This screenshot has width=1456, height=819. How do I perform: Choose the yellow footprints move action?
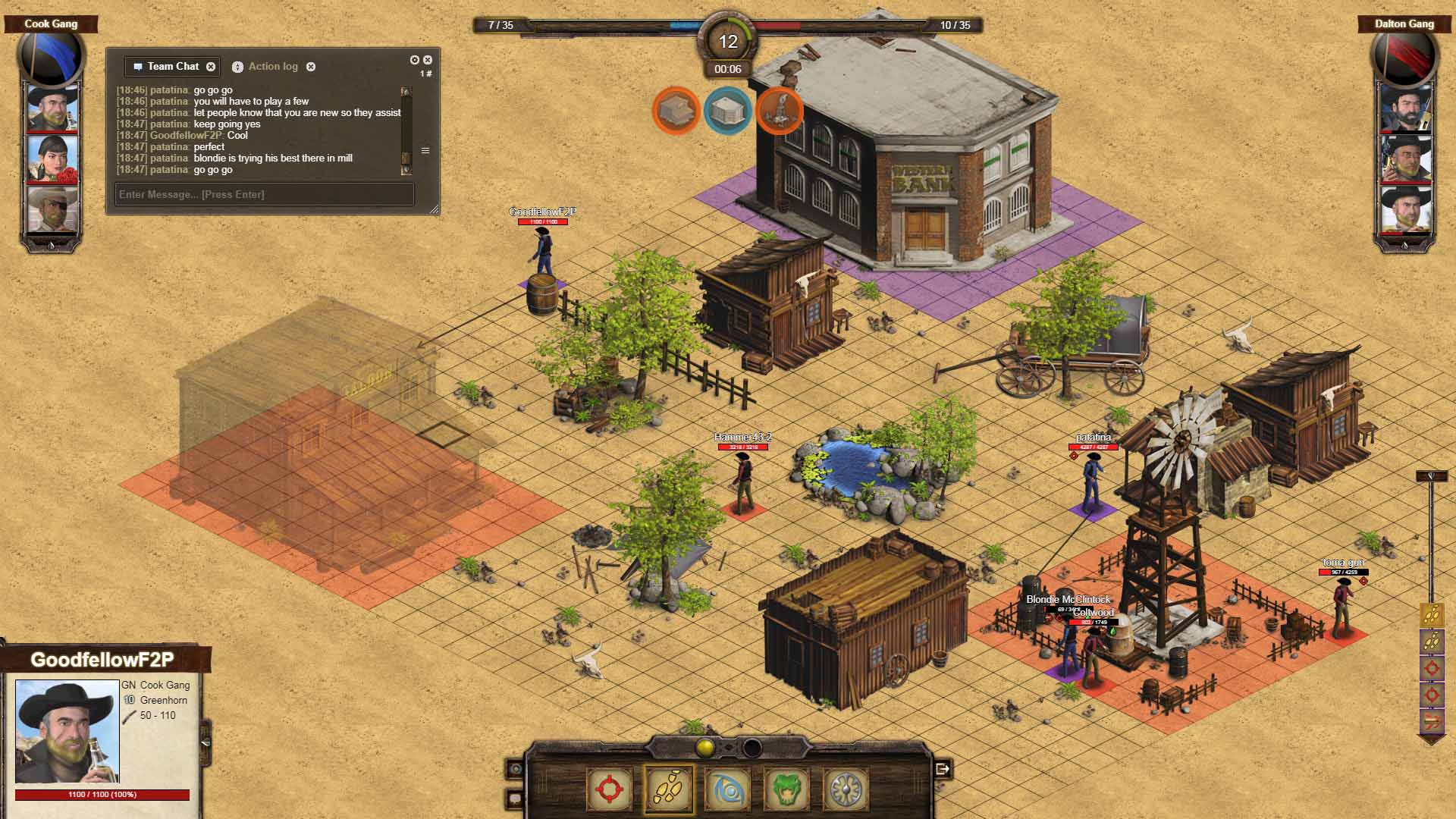click(x=668, y=789)
